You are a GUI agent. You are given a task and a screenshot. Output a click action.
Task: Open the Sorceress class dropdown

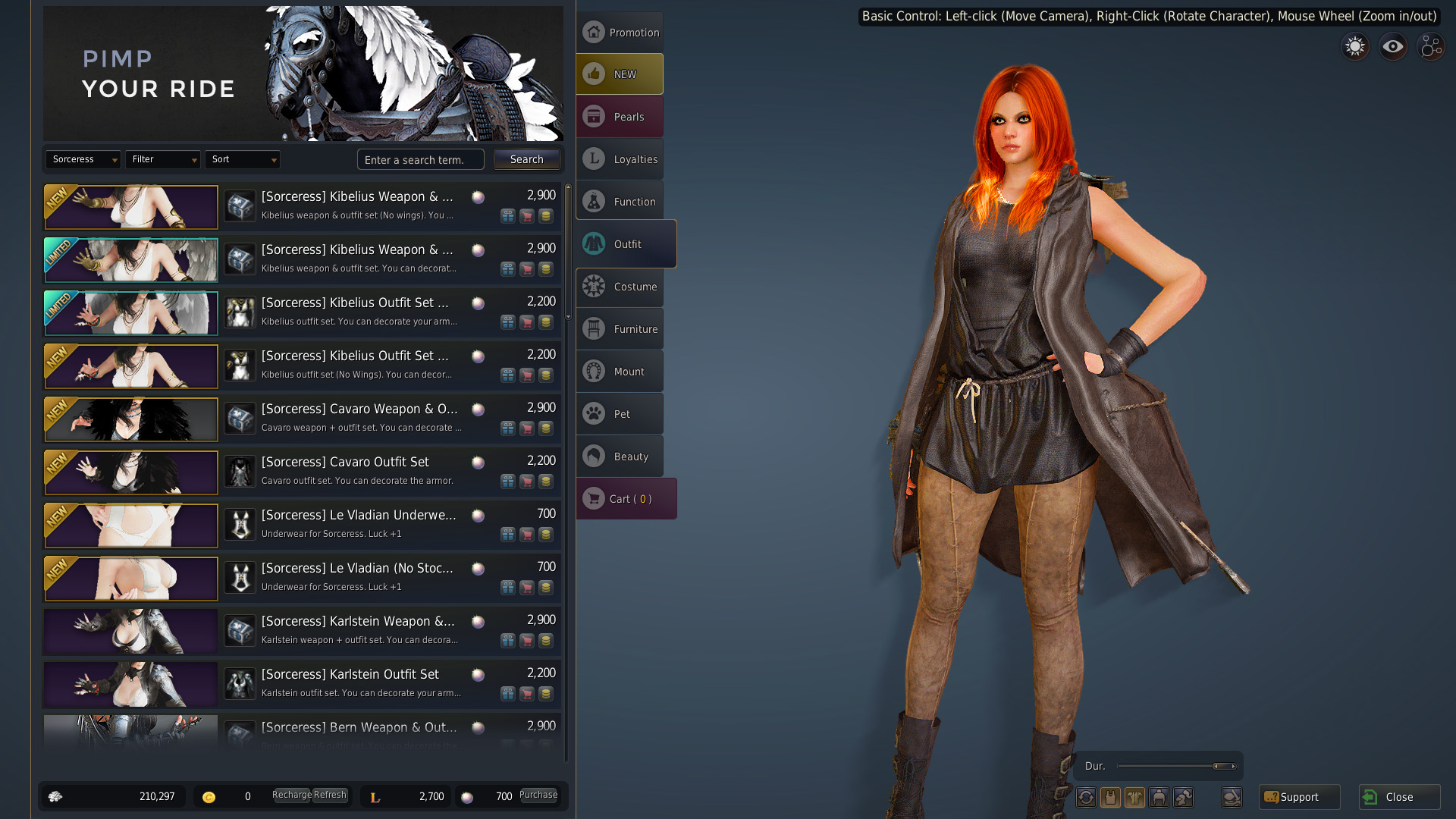point(83,159)
